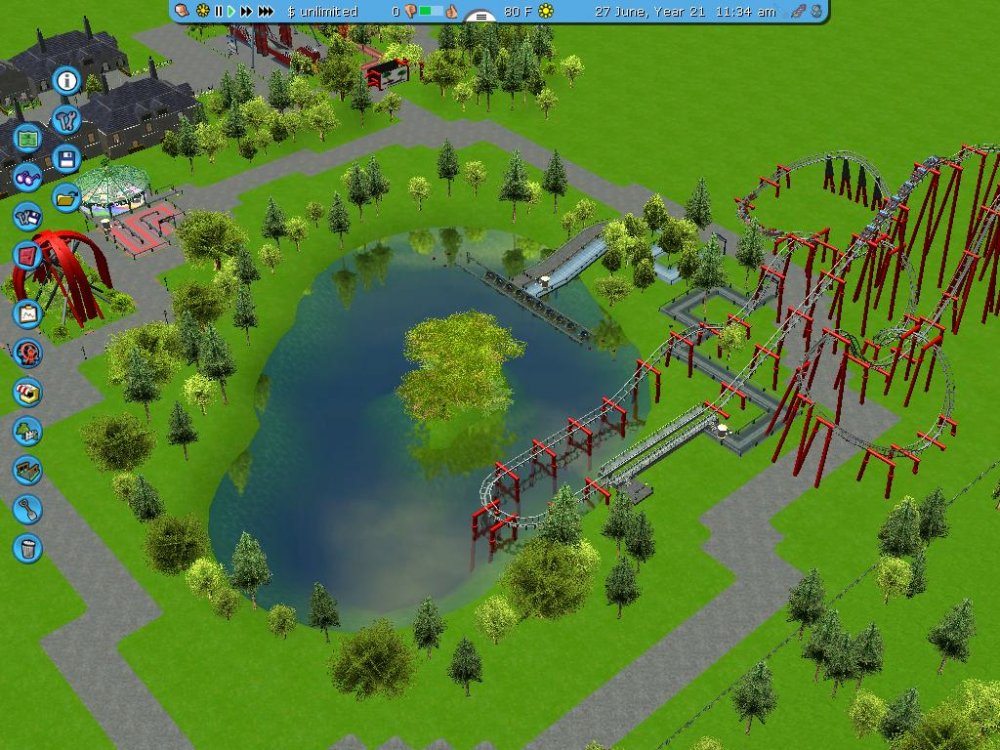Set game speed to double arrow fast-forward
Screen dimensions: 1000x750
point(246,11)
